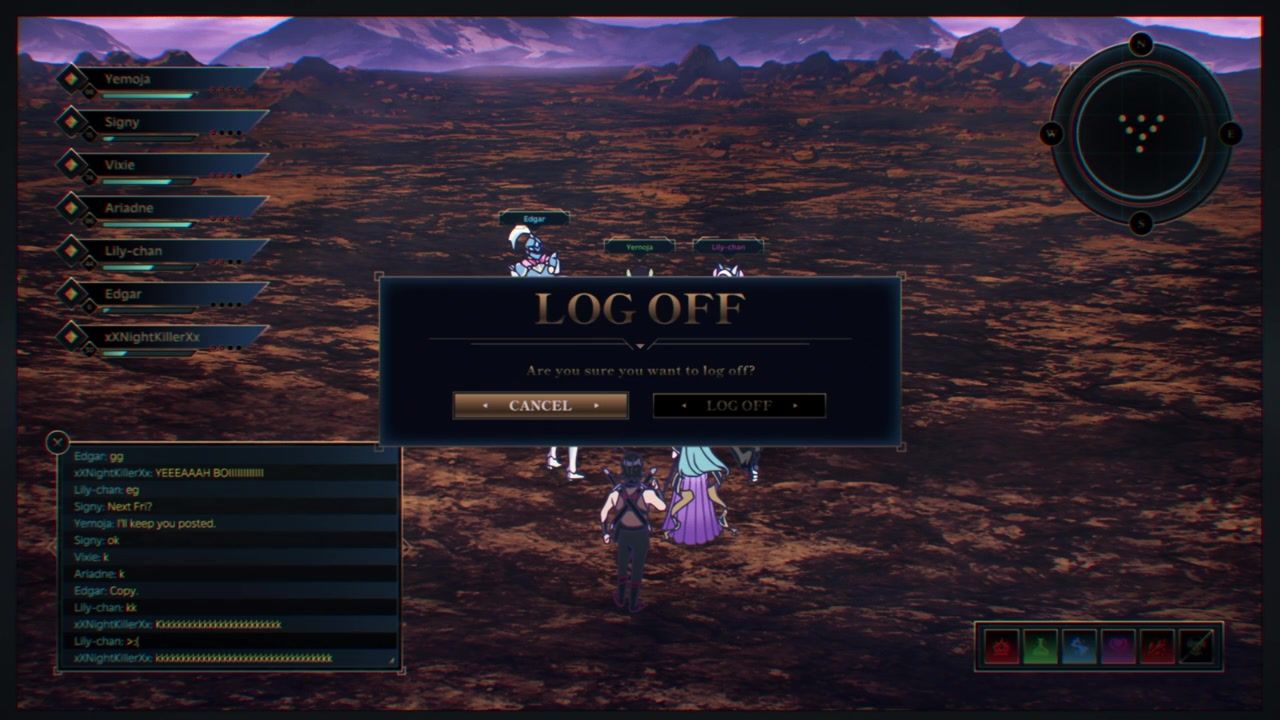Screen dimensions: 1280x720
Task: Close the chat window with the X
Action: pos(58,441)
